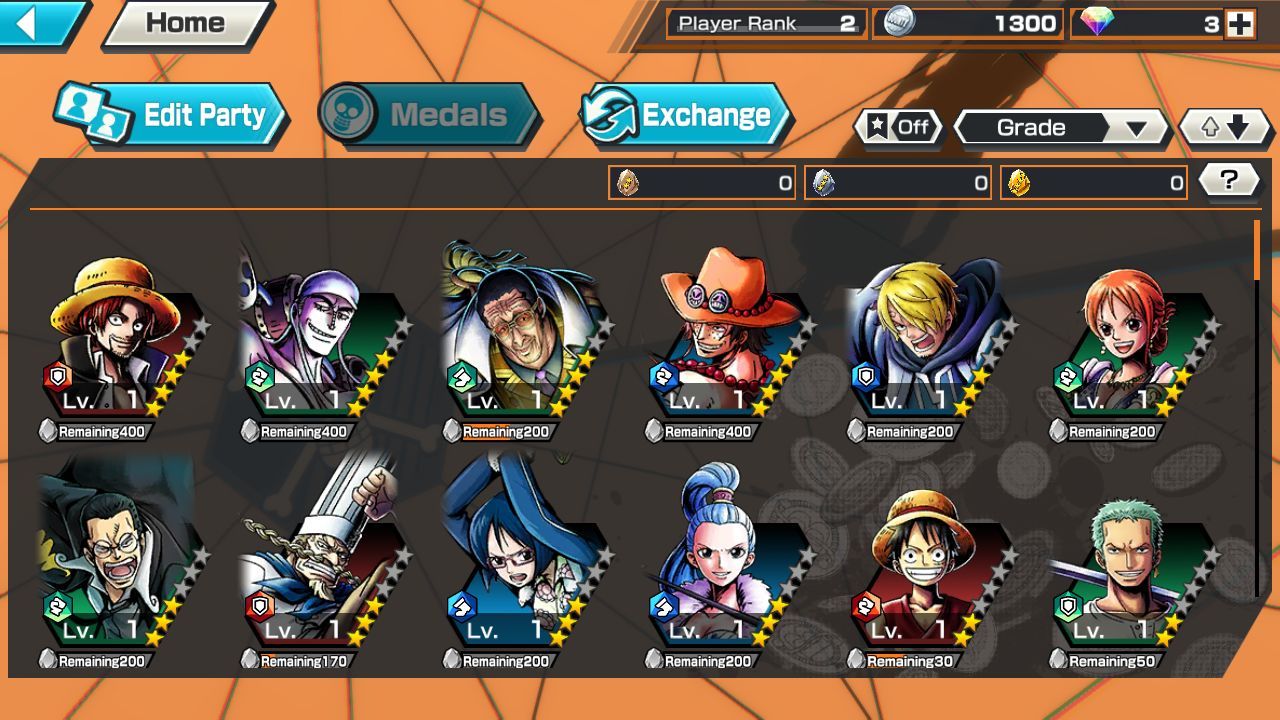Click the bronze medal currency icon
Image resolution: width=1280 pixels, height=720 pixels.
(x=626, y=181)
